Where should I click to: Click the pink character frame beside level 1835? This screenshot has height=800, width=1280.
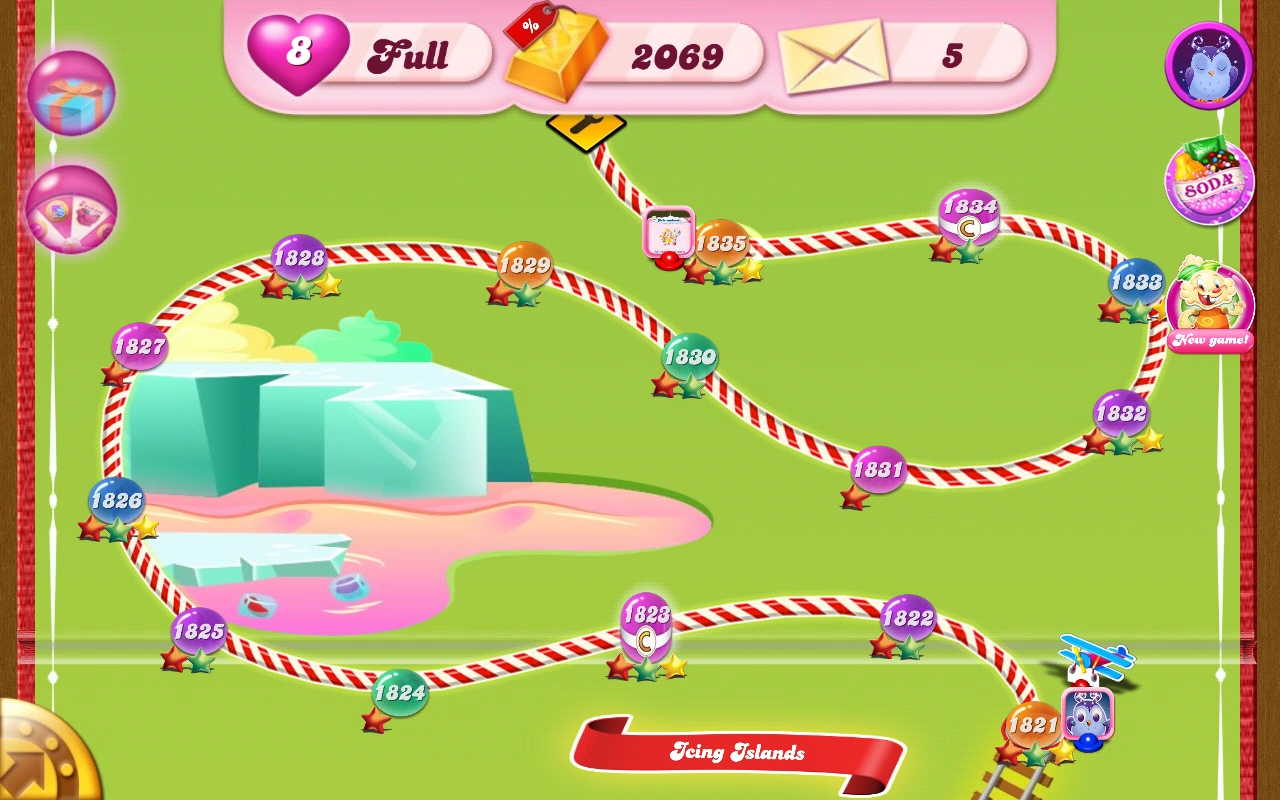click(x=668, y=232)
